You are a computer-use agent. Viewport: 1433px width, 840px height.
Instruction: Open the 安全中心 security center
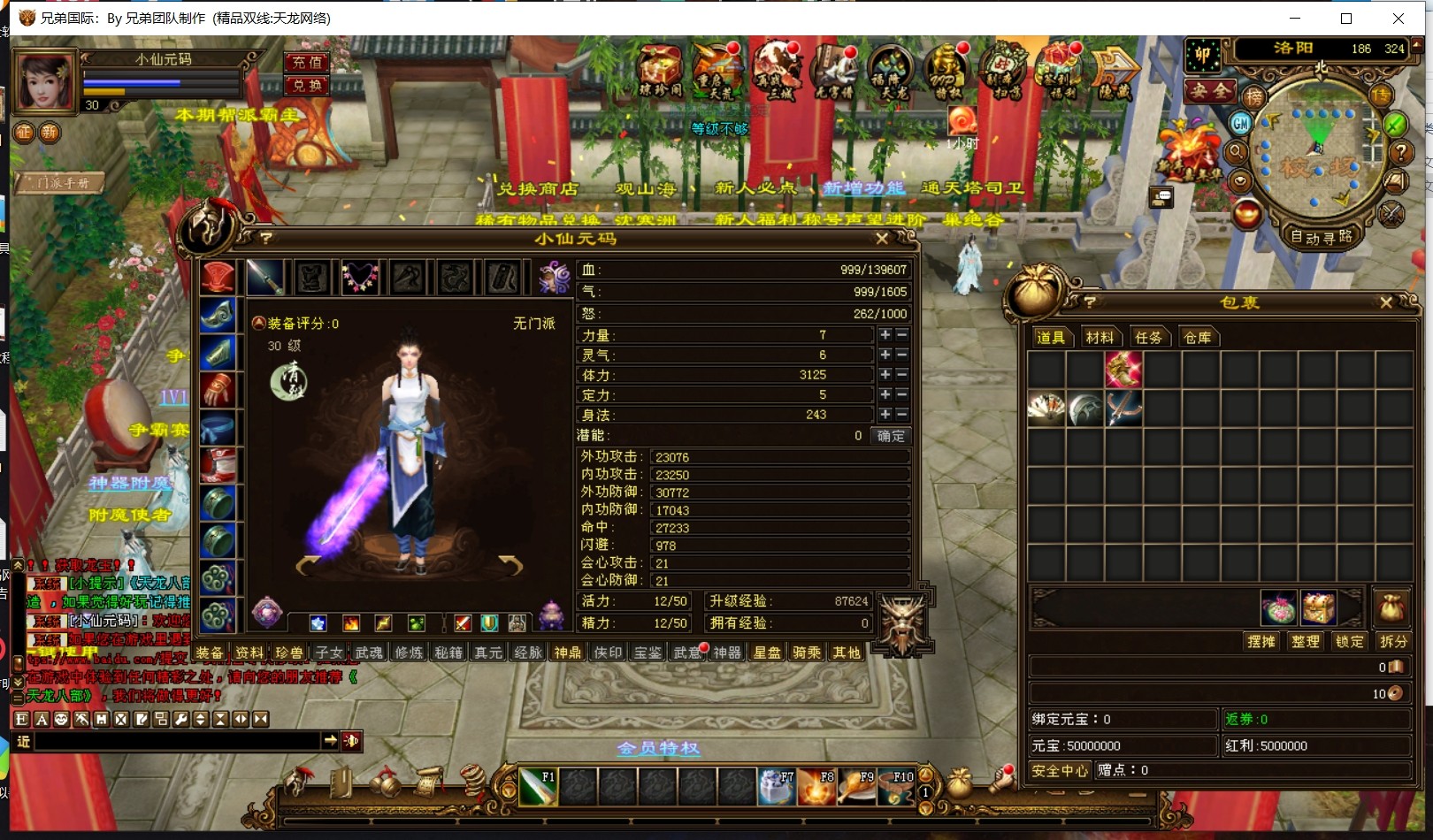click(x=1060, y=770)
